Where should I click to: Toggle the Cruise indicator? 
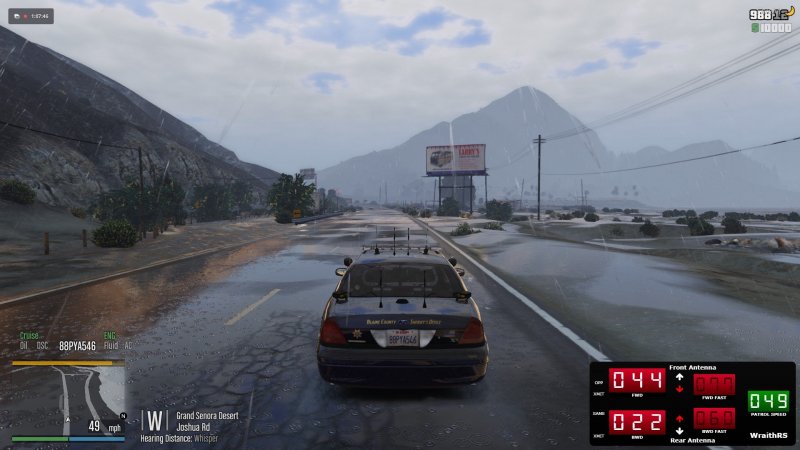28,337
